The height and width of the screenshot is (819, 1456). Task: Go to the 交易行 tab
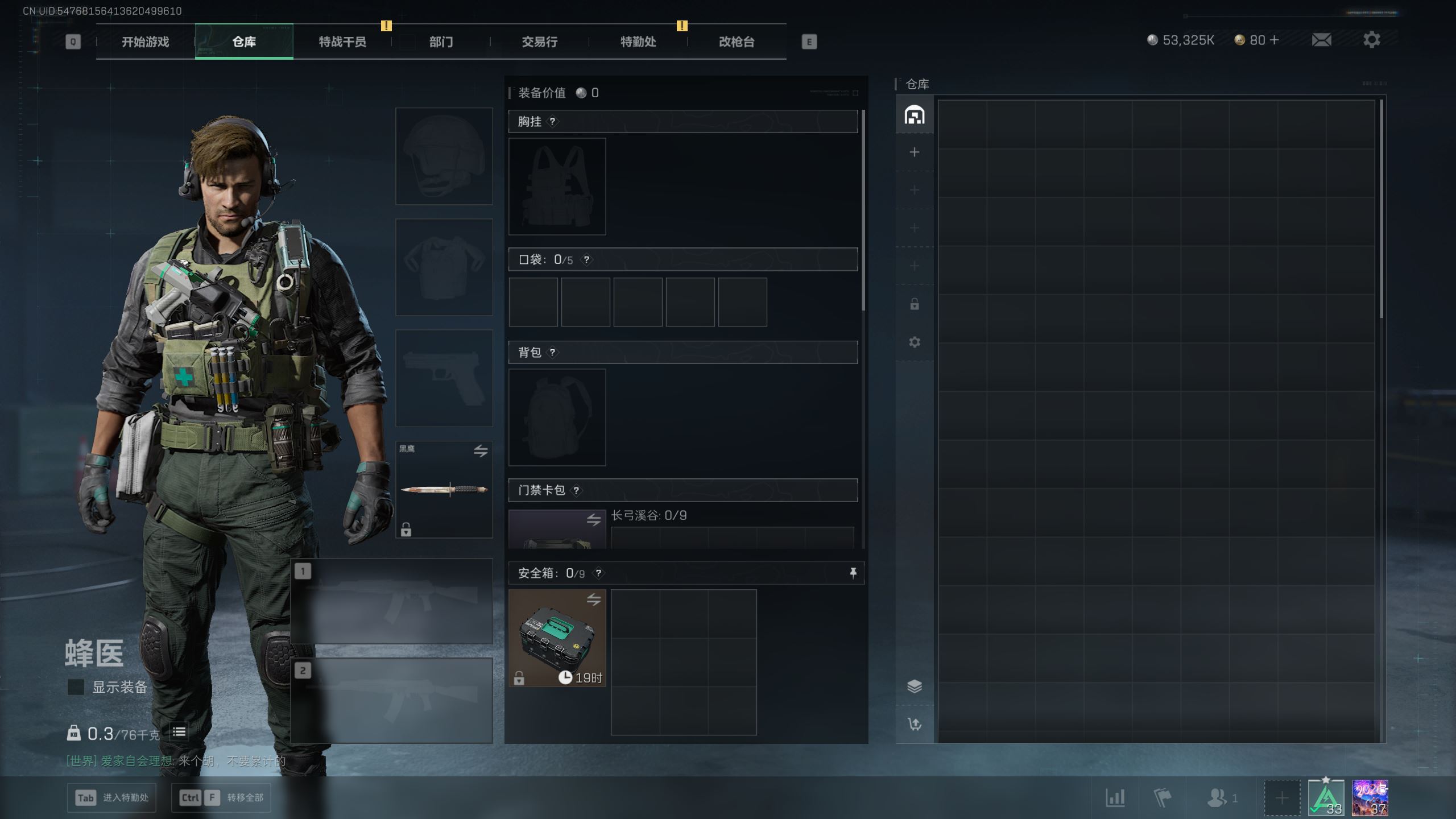pos(539,42)
